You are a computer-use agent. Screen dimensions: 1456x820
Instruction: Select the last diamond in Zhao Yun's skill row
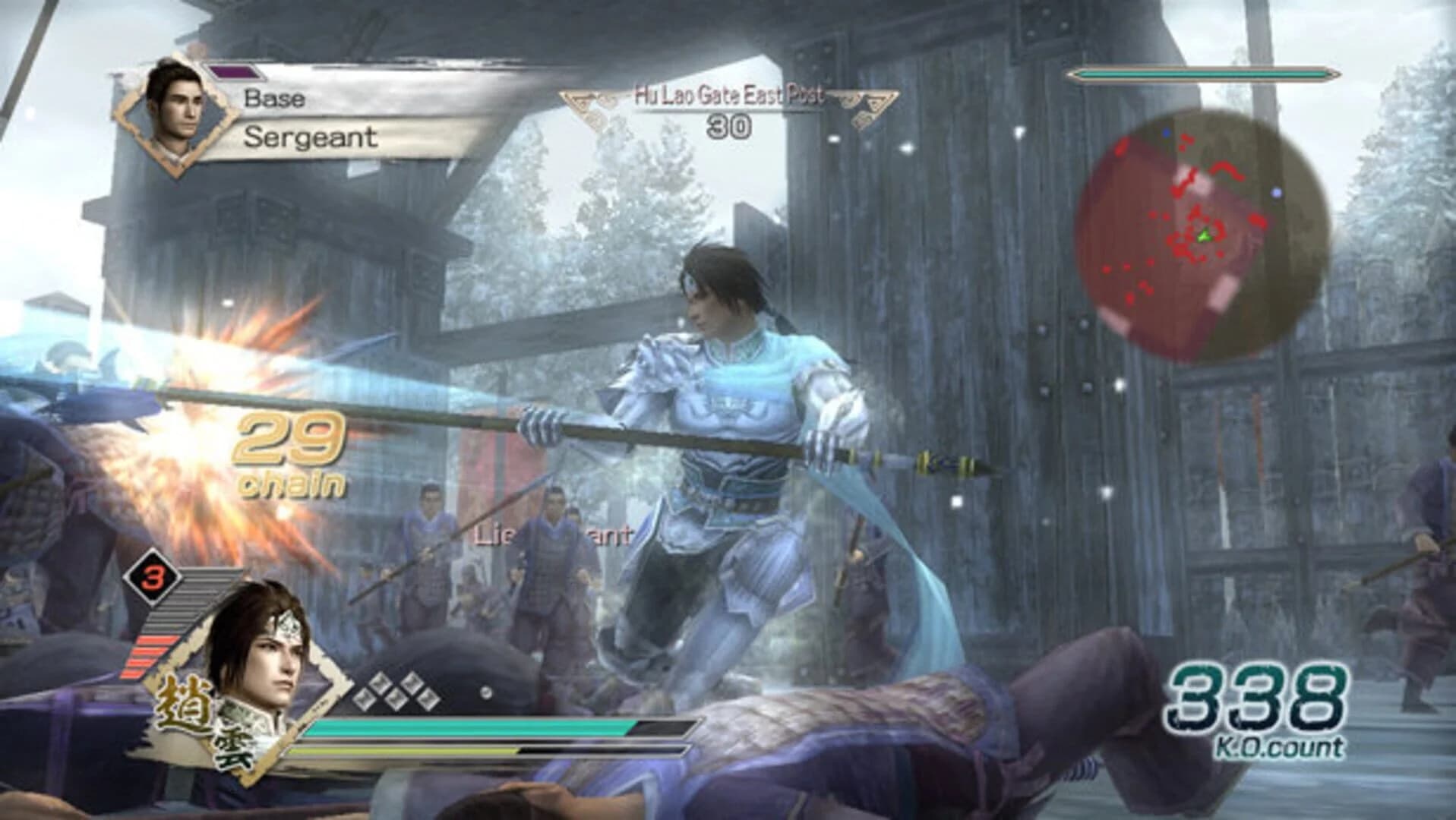point(429,699)
